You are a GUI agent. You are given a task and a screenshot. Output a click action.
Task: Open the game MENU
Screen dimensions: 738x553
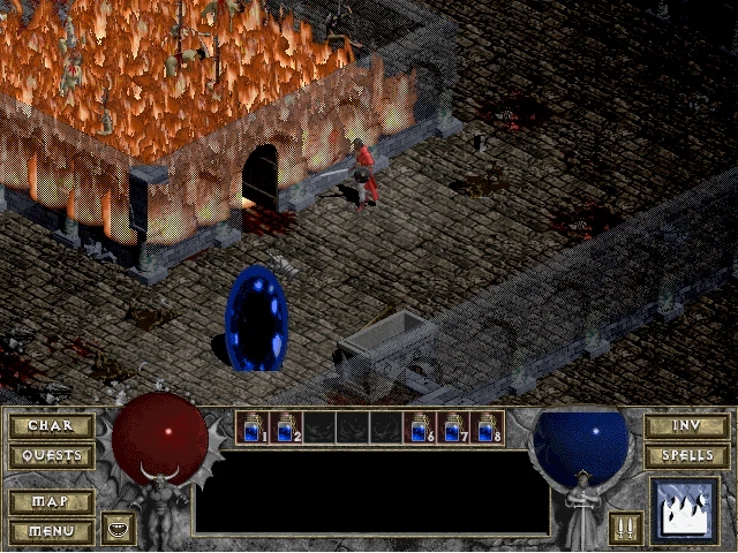(51, 530)
